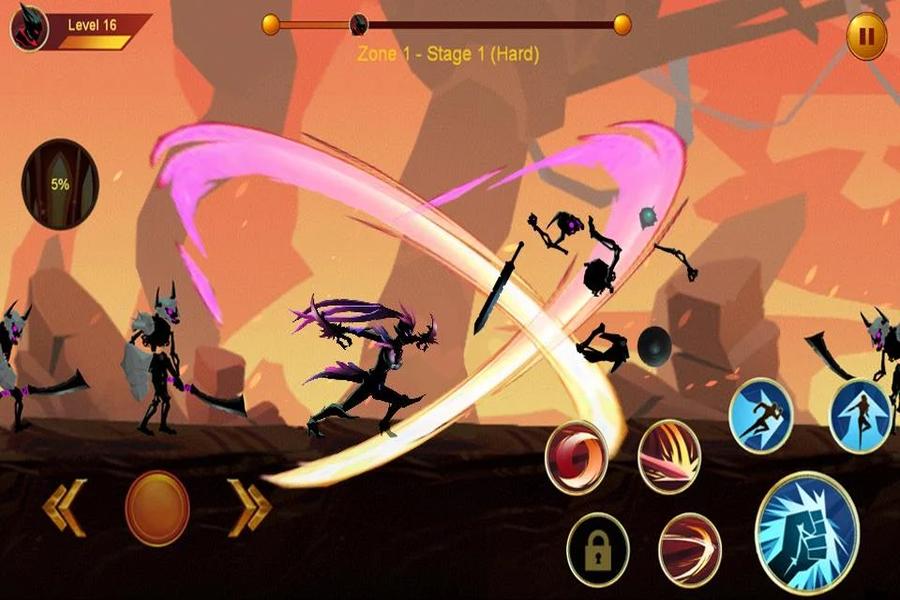900x600 pixels.
Task: Trigger the upward arrow jump skill
Action: point(861,415)
